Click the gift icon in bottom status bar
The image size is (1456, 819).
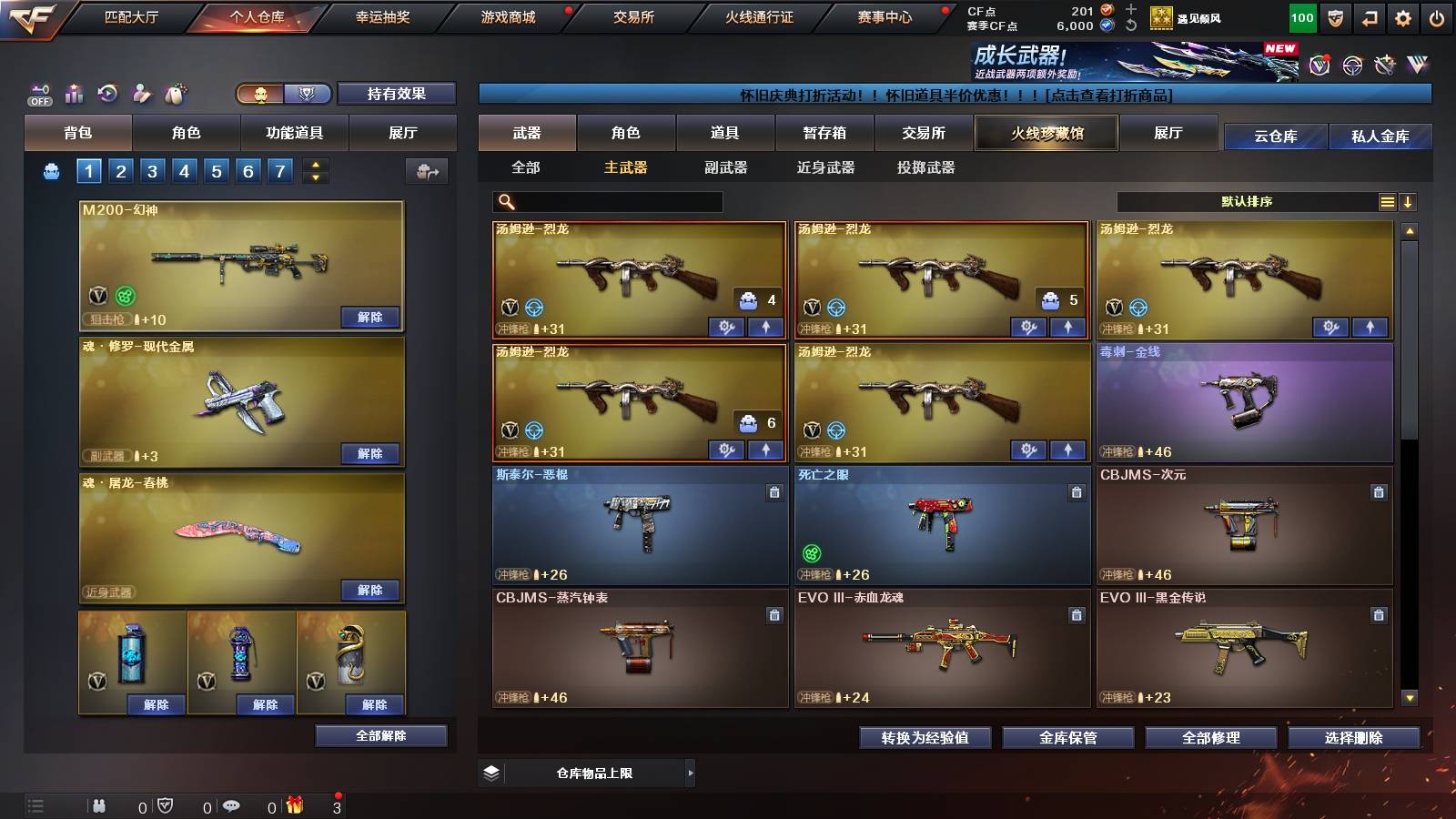coord(294,804)
